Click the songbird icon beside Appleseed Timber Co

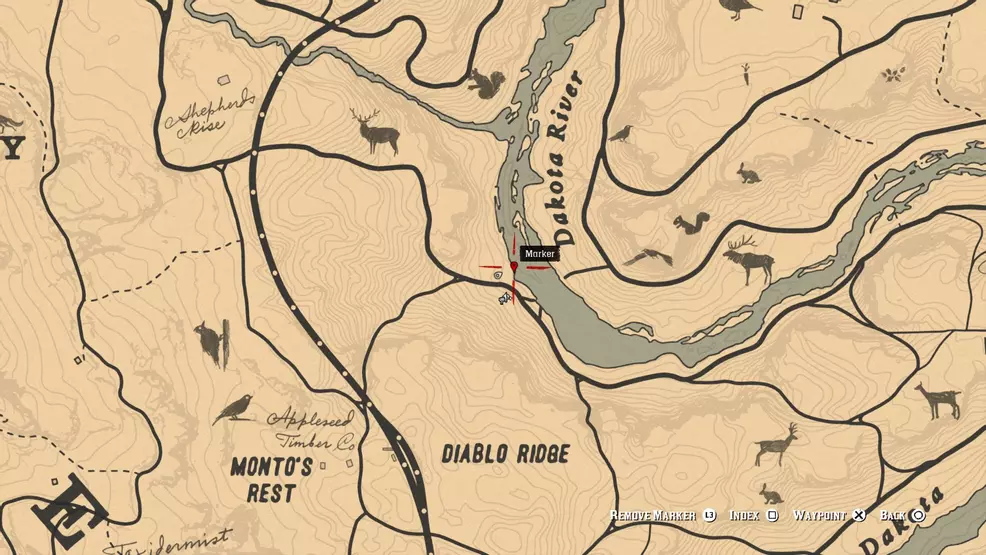(233, 408)
